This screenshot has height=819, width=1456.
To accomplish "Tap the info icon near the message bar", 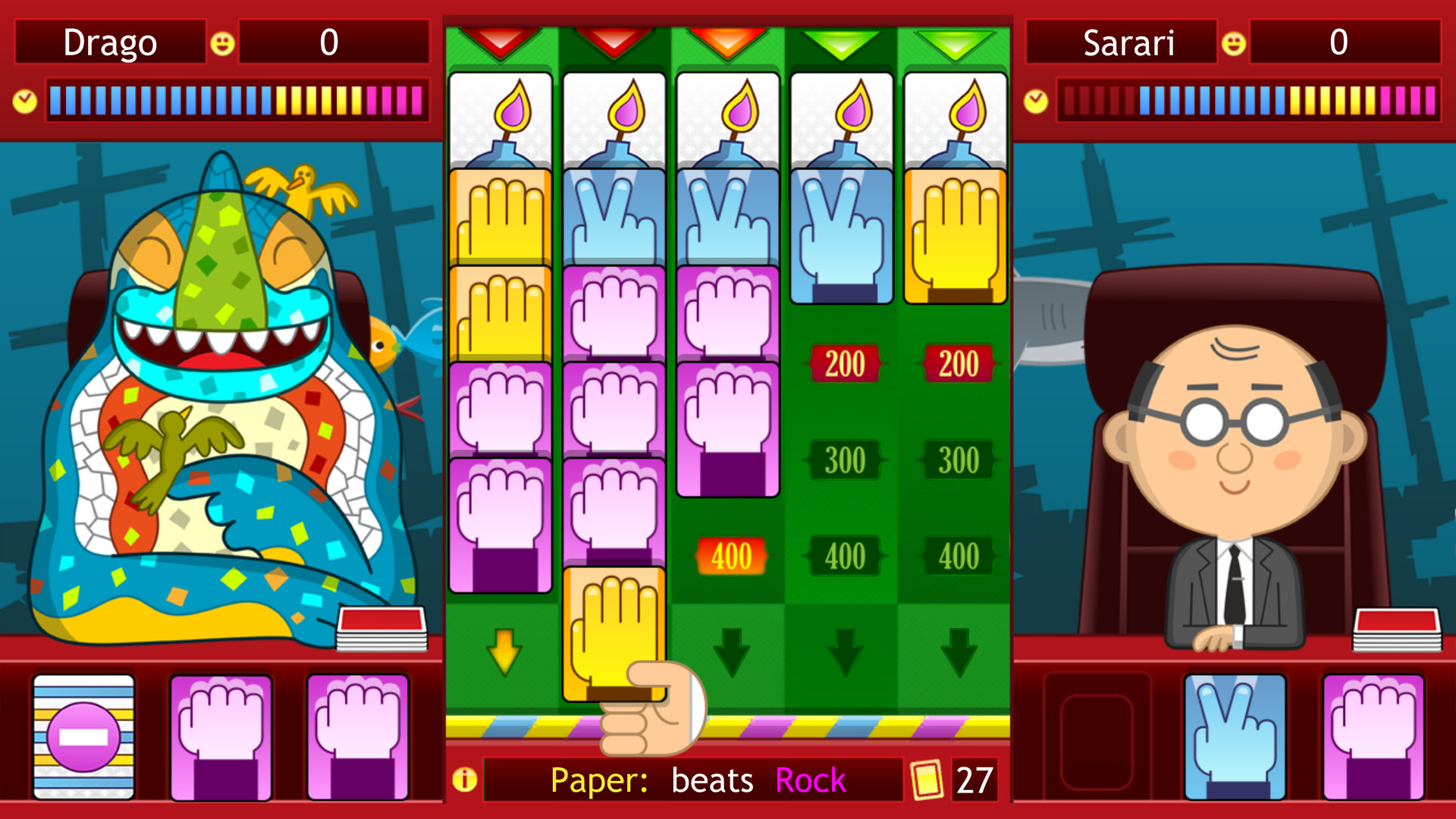I will pos(463,780).
